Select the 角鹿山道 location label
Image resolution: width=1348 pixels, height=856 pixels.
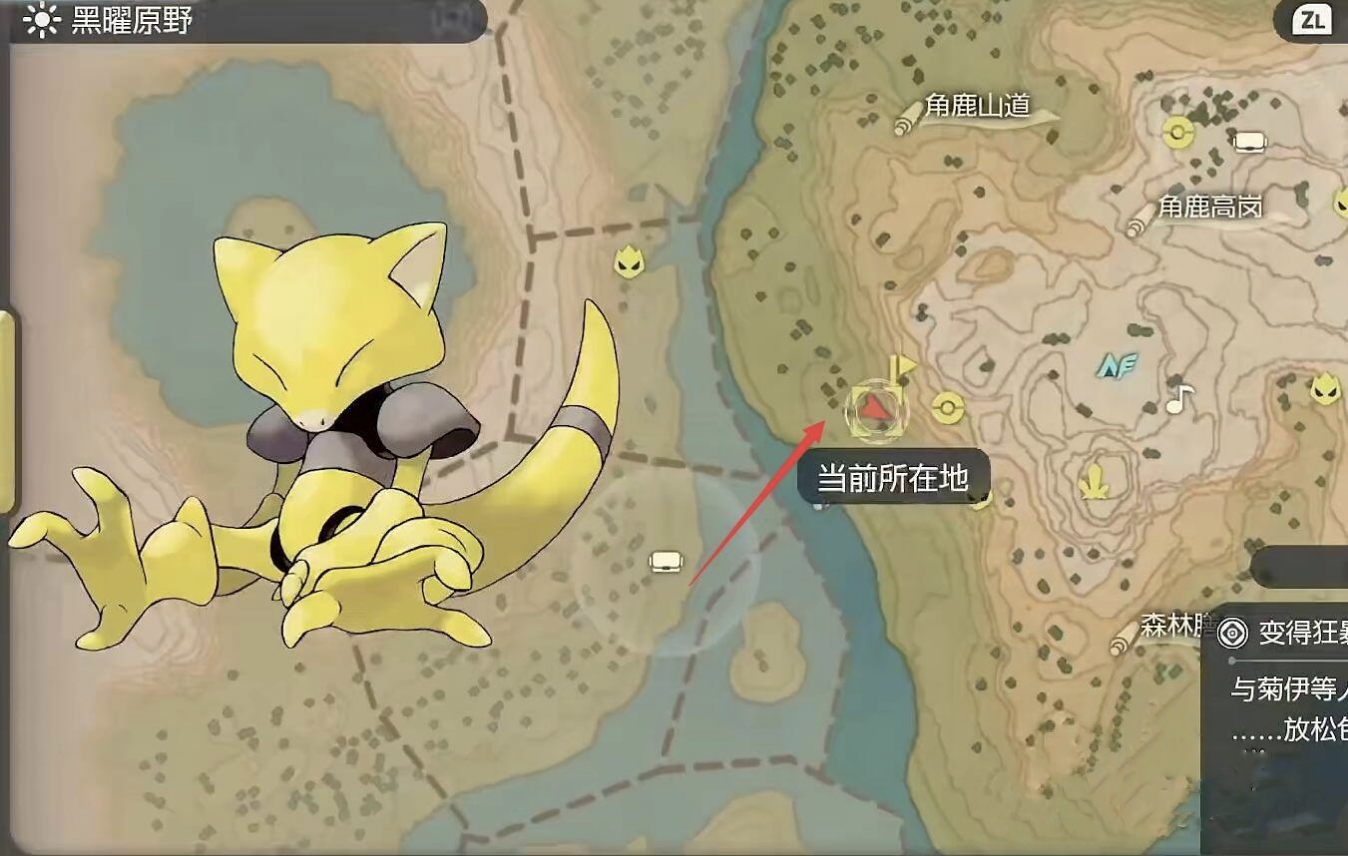tap(976, 107)
